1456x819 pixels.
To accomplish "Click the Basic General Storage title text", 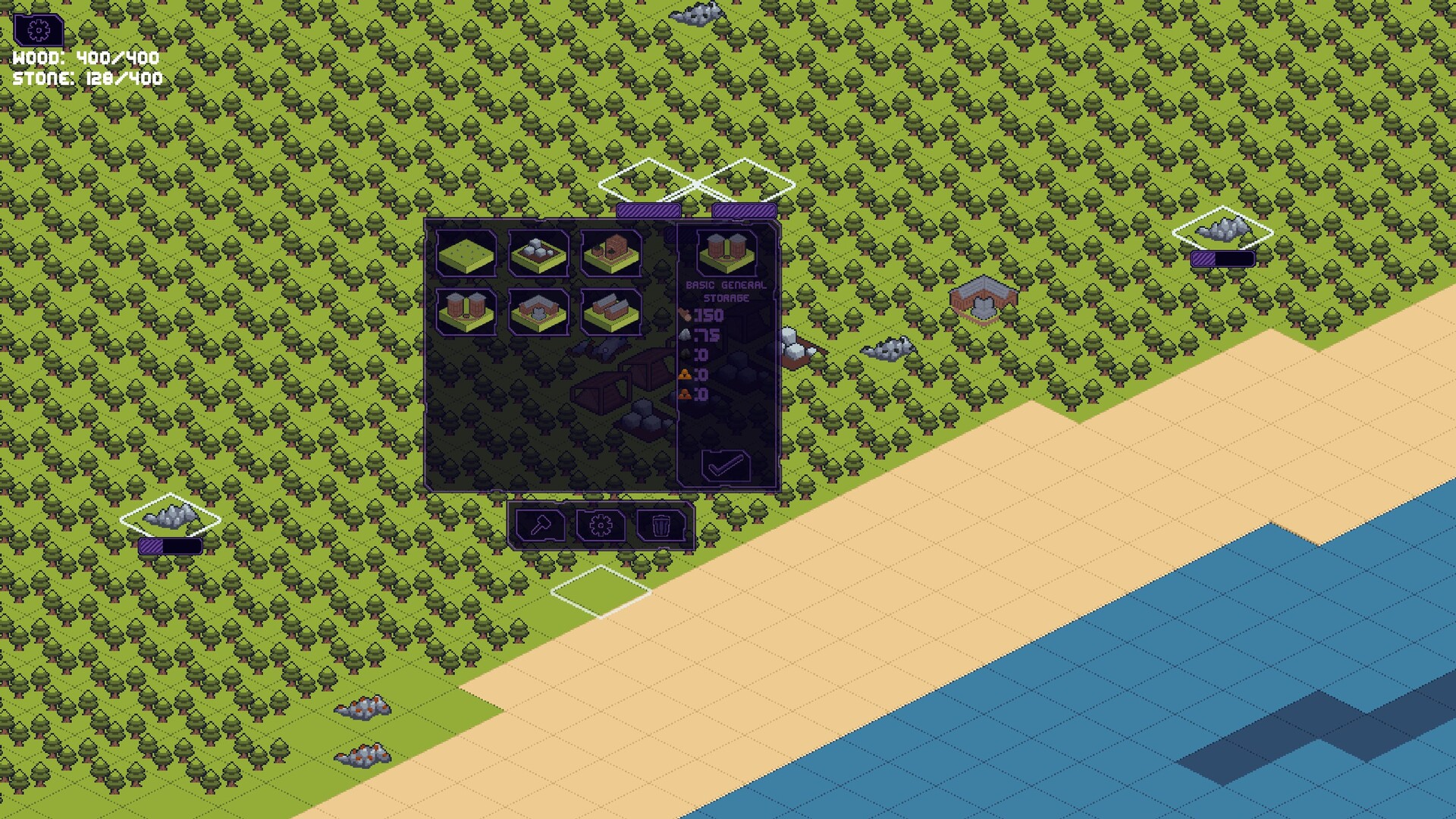I will click(726, 290).
